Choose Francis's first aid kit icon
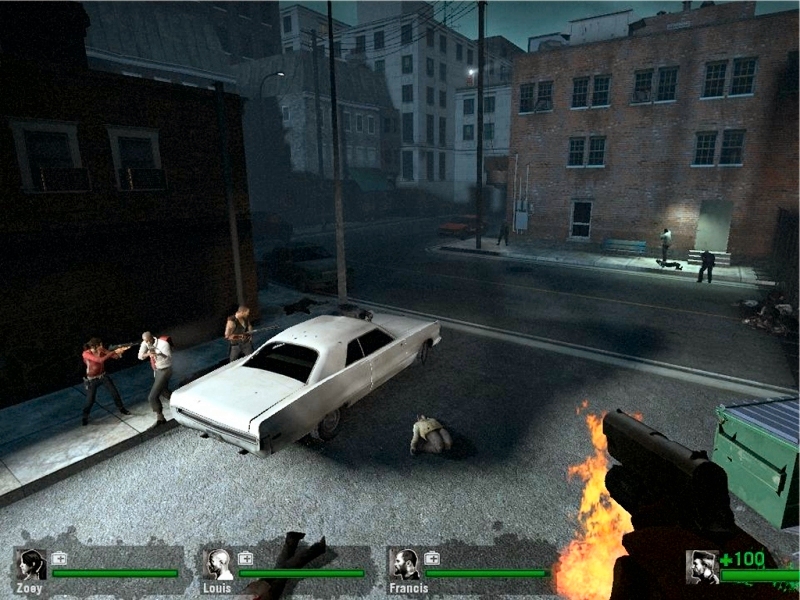The height and width of the screenshot is (600, 800). [x=432, y=558]
